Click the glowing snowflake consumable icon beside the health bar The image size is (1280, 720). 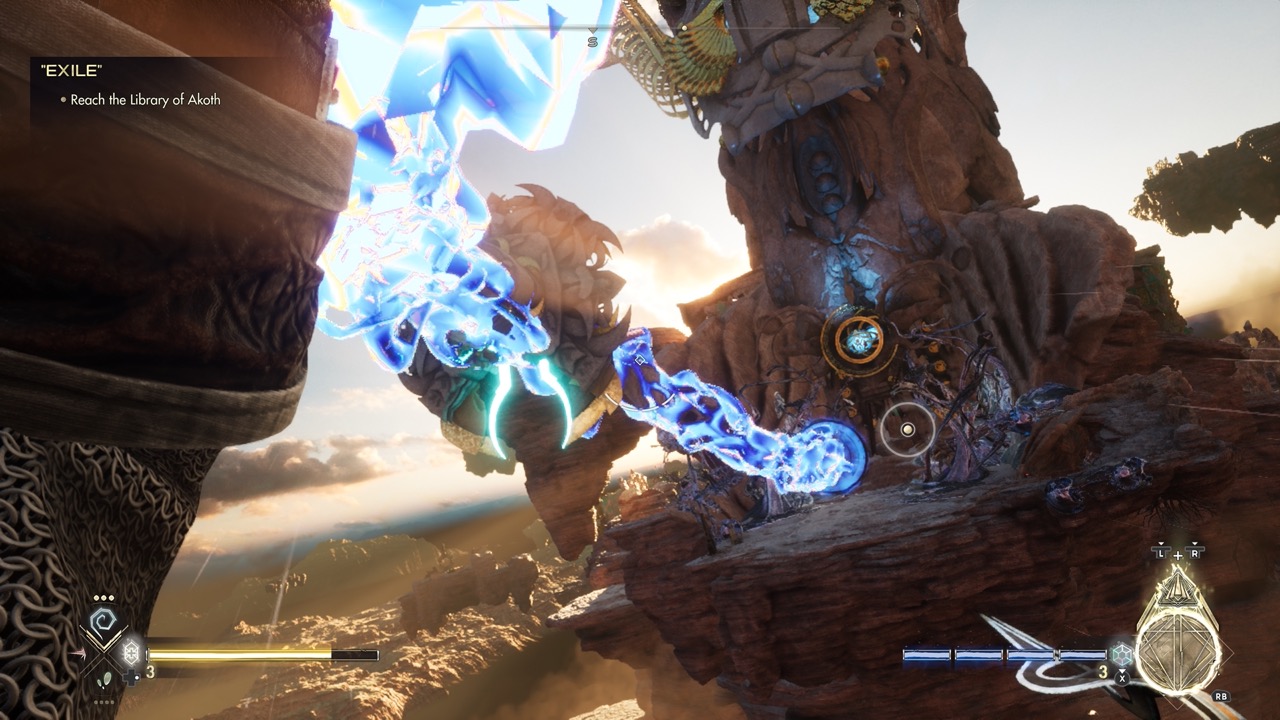(131, 651)
